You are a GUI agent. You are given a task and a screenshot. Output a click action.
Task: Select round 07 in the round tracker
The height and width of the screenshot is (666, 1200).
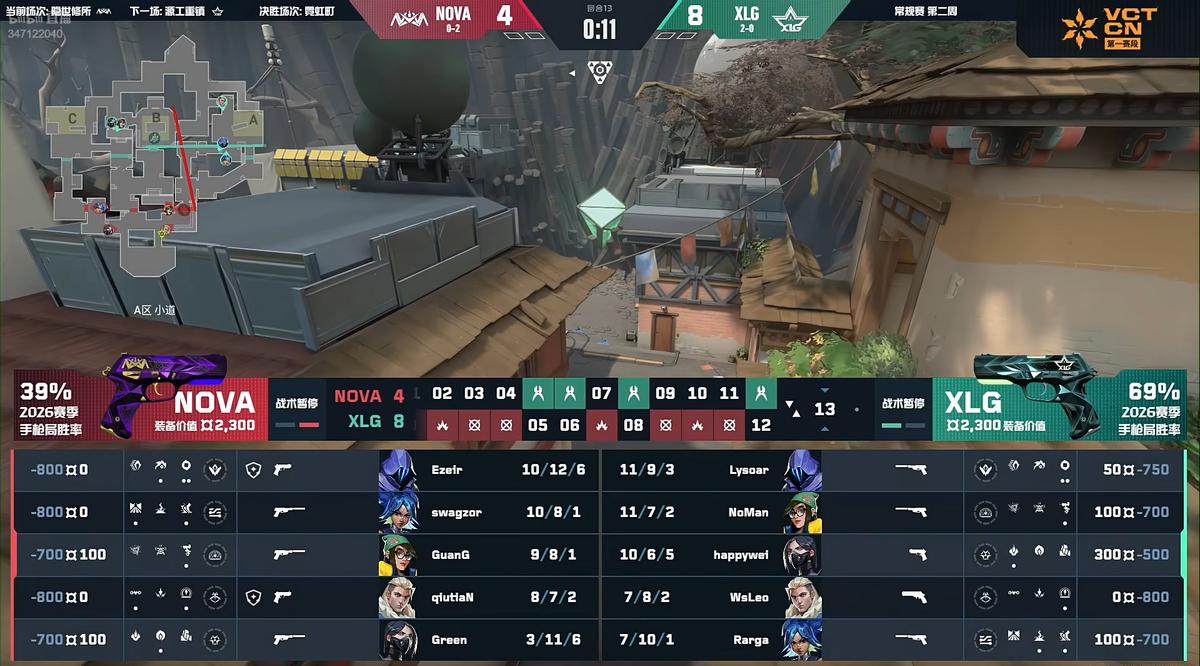point(601,393)
